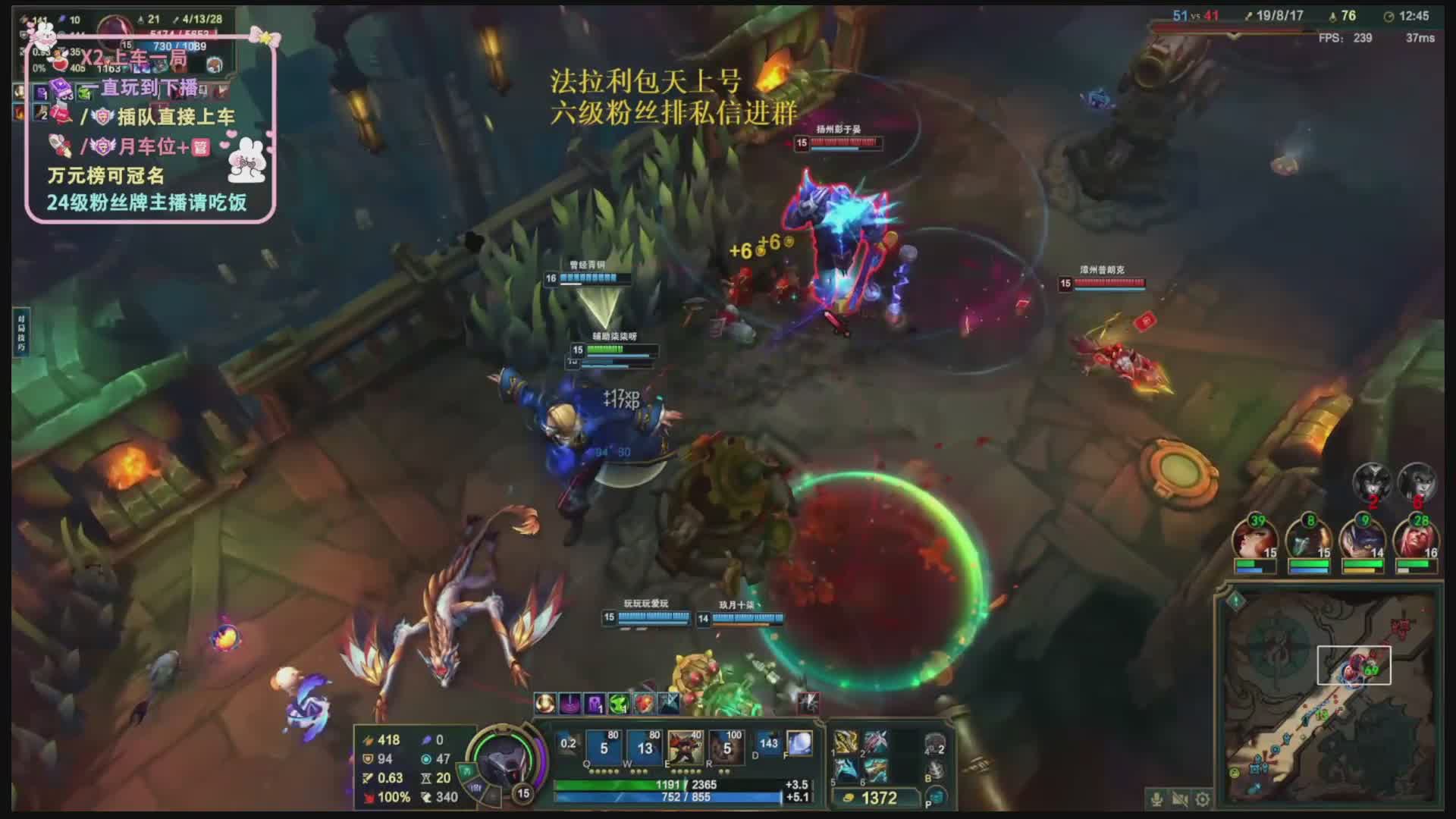
Task: Toggle the crossed-out camera button
Action: coord(1179,799)
